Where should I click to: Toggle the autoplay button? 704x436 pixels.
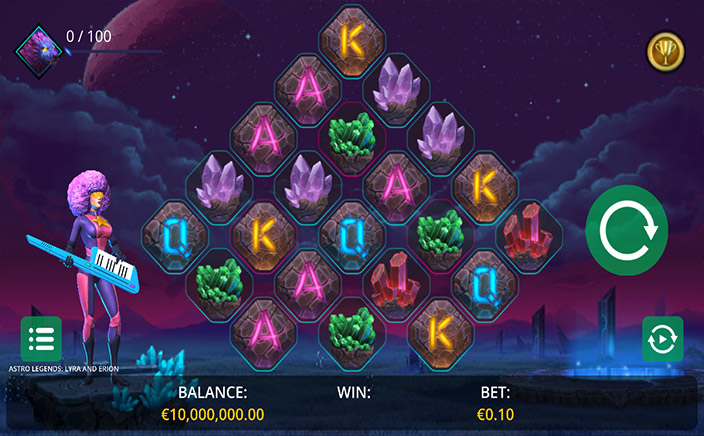point(662,338)
